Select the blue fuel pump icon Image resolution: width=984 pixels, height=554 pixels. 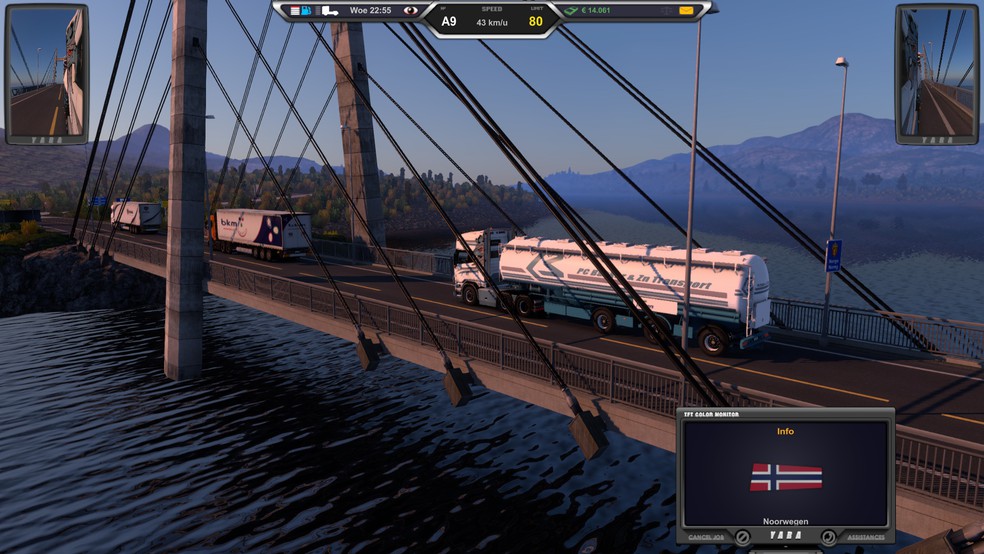(306, 10)
